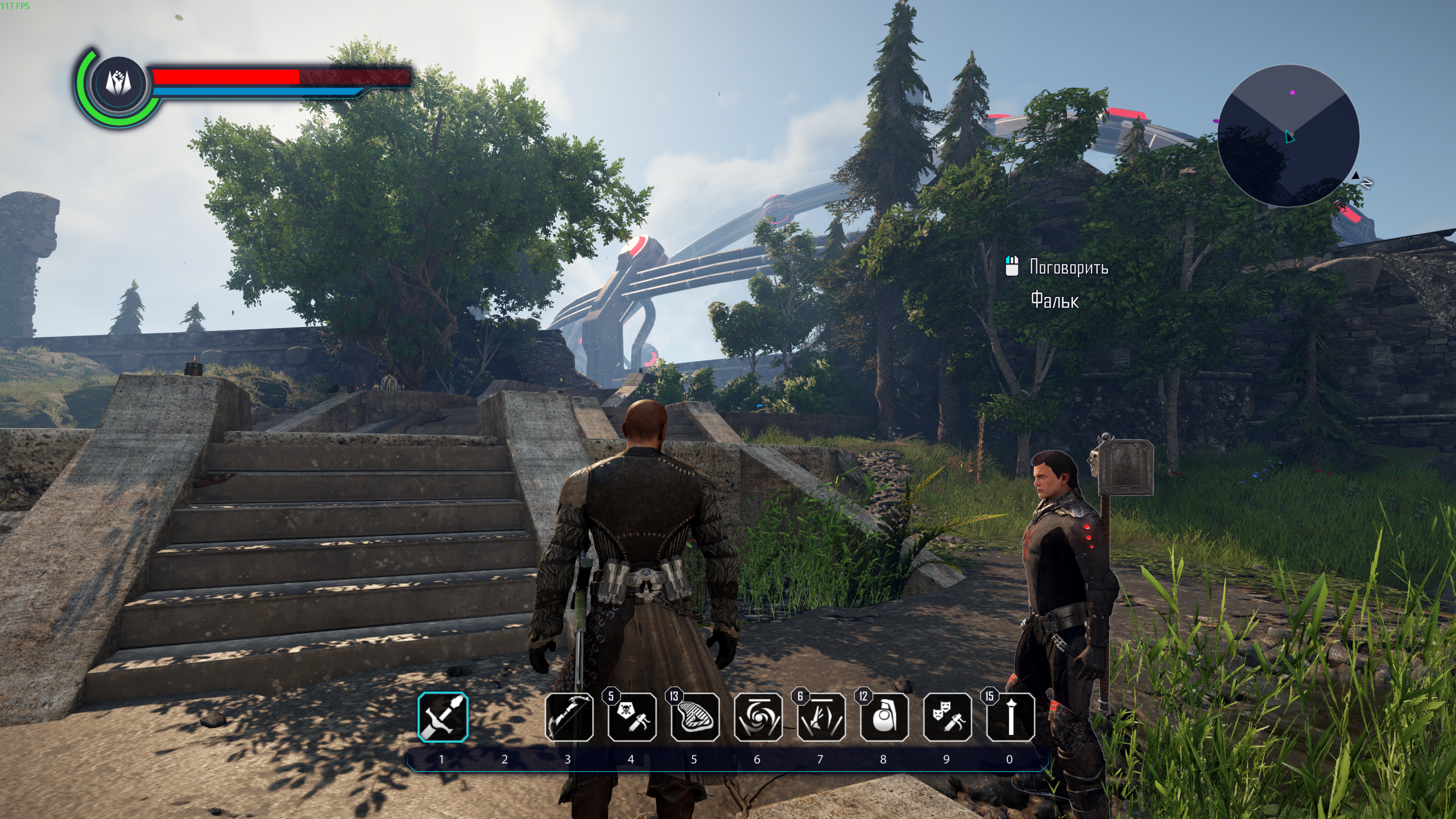The width and height of the screenshot is (1456, 819).
Task: Choose the grenade slot
Action: 884,717
